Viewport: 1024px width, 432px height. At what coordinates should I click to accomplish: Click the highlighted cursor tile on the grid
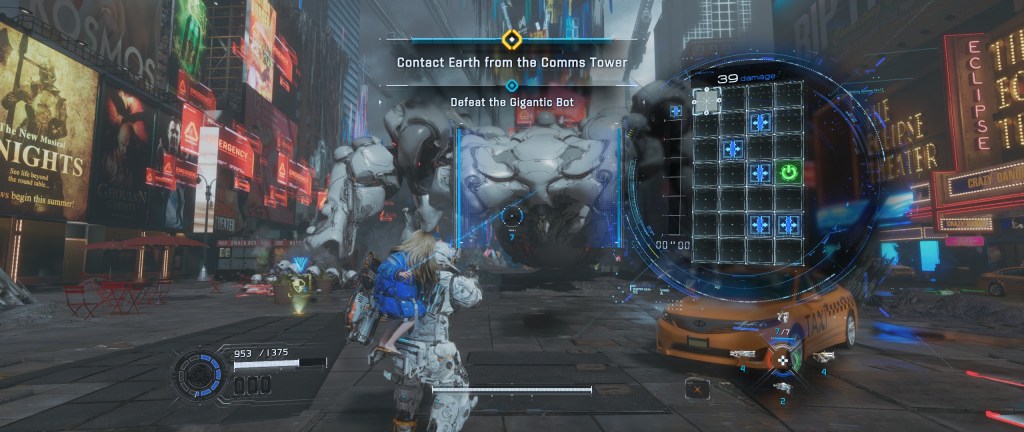707,99
